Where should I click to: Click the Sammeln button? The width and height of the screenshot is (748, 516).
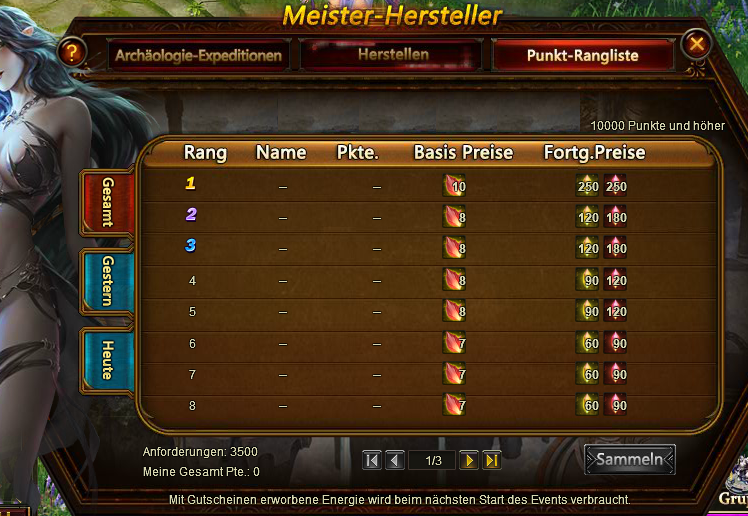pyautogui.click(x=629, y=459)
